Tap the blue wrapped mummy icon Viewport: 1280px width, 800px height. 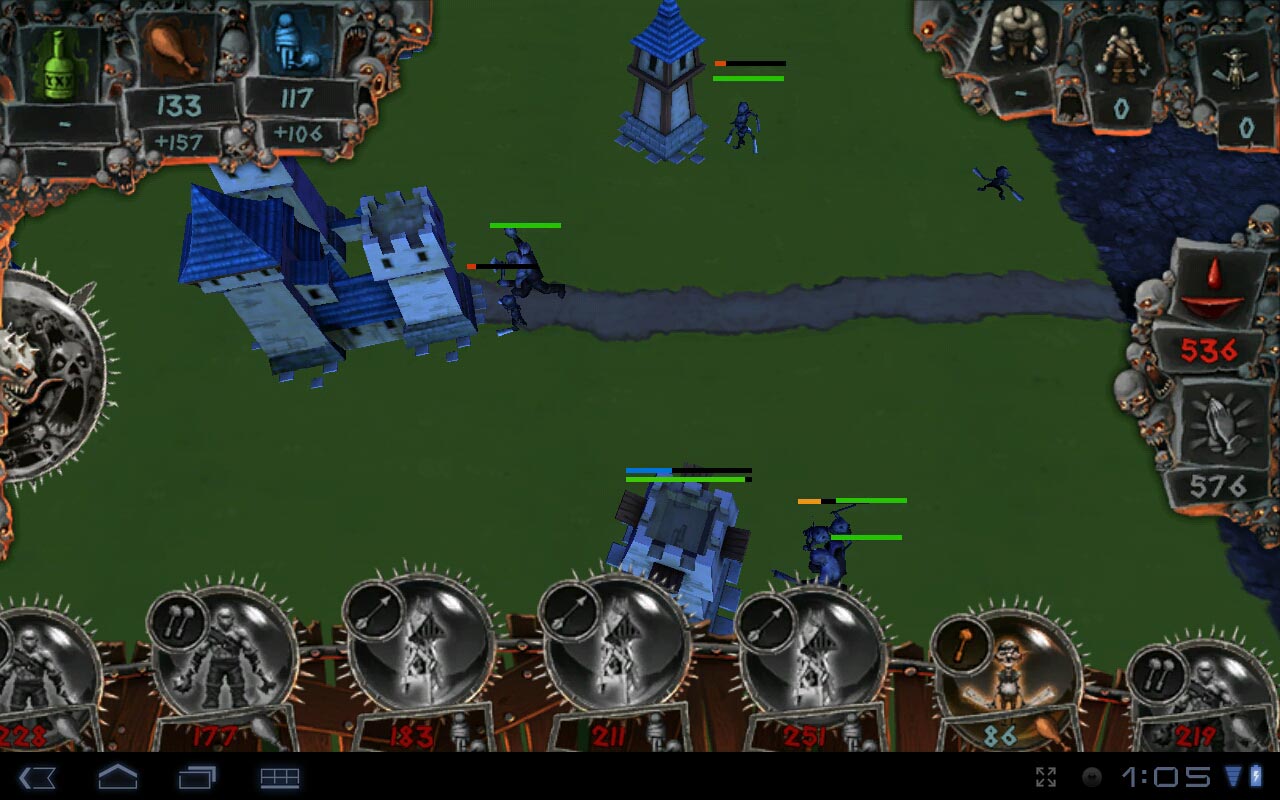[x=297, y=43]
